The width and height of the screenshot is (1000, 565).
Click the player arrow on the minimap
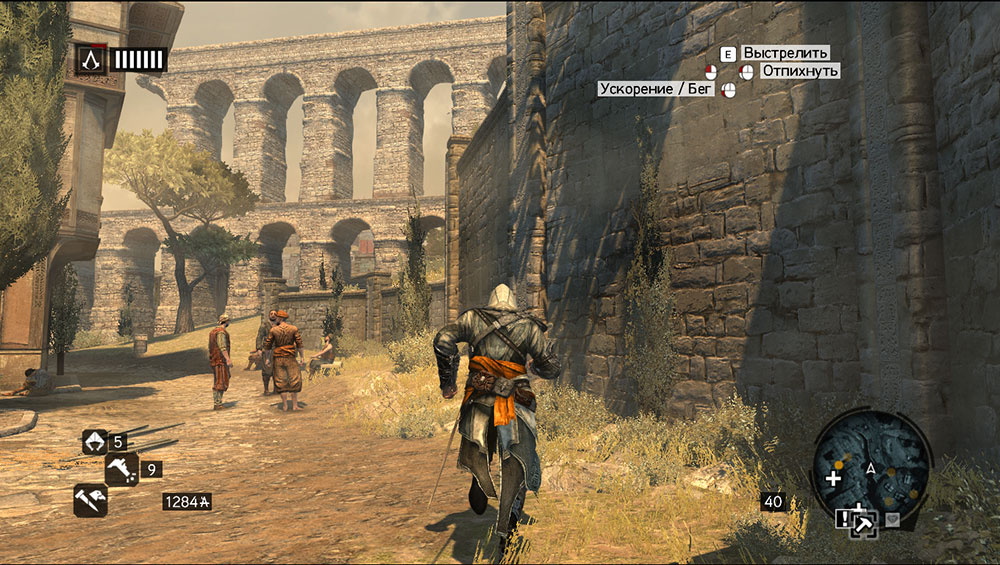tap(871, 468)
